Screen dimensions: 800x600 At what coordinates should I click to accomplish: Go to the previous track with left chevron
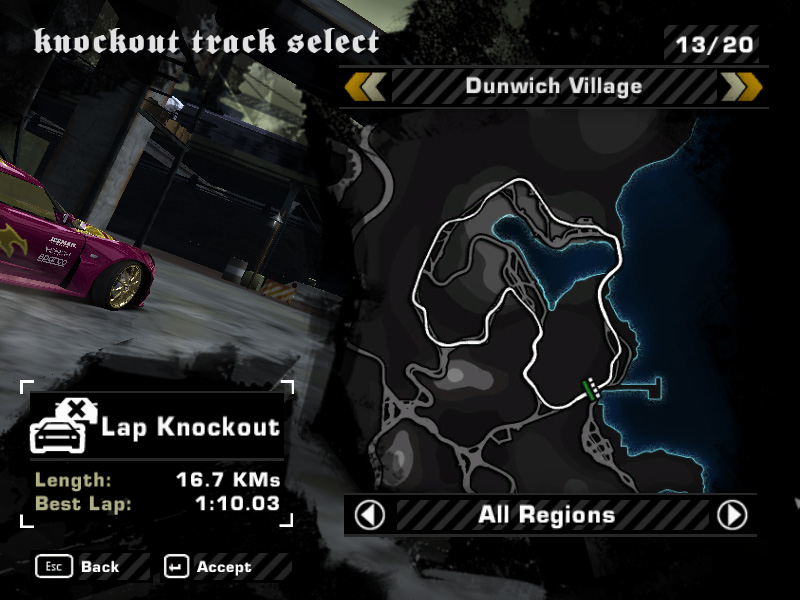(x=365, y=87)
